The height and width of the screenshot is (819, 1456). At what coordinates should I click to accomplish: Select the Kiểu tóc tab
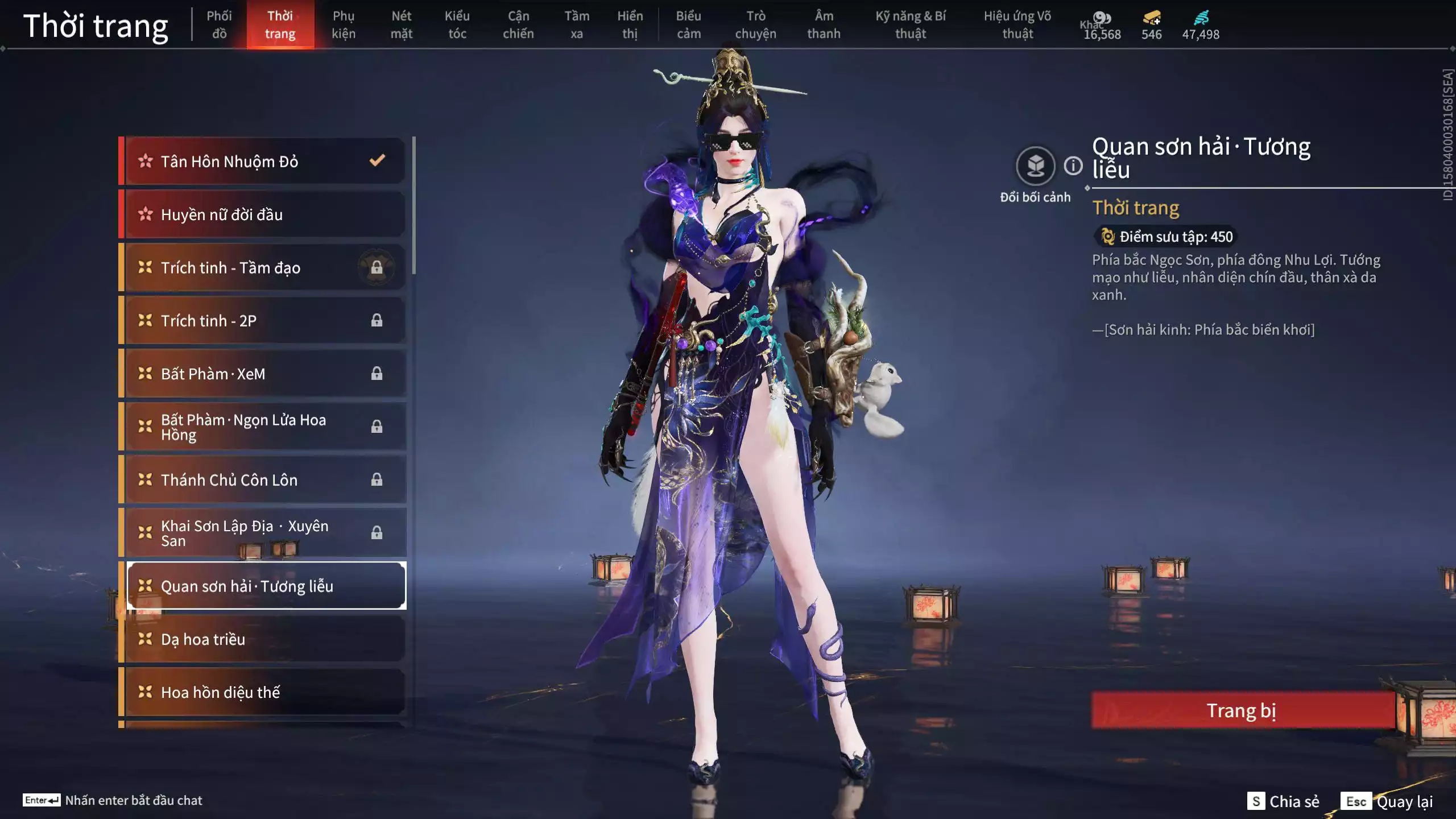point(457,25)
